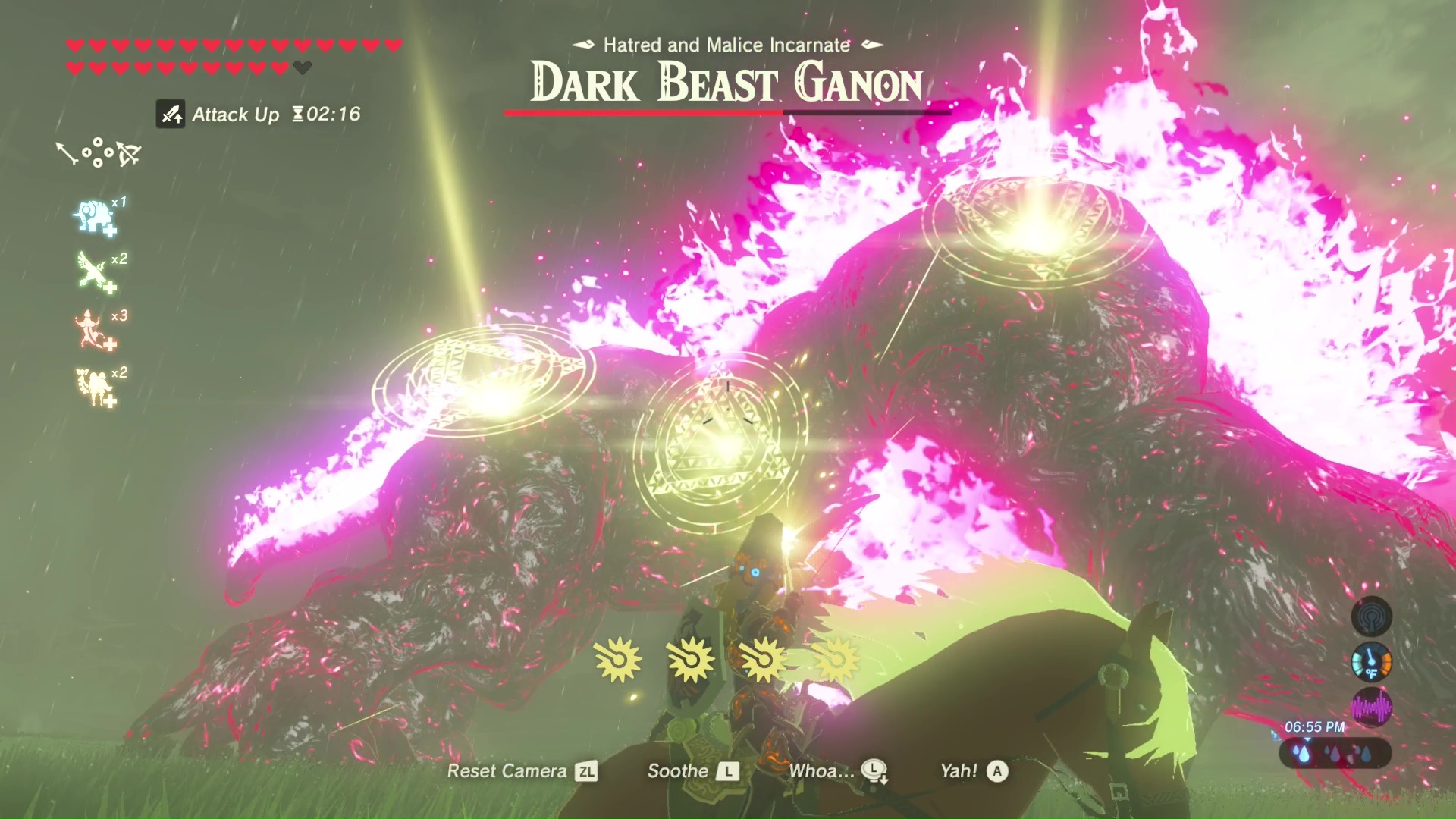Choose the Reset Camera action
The image size is (1456, 819).
pyautogui.click(x=522, y=771)
